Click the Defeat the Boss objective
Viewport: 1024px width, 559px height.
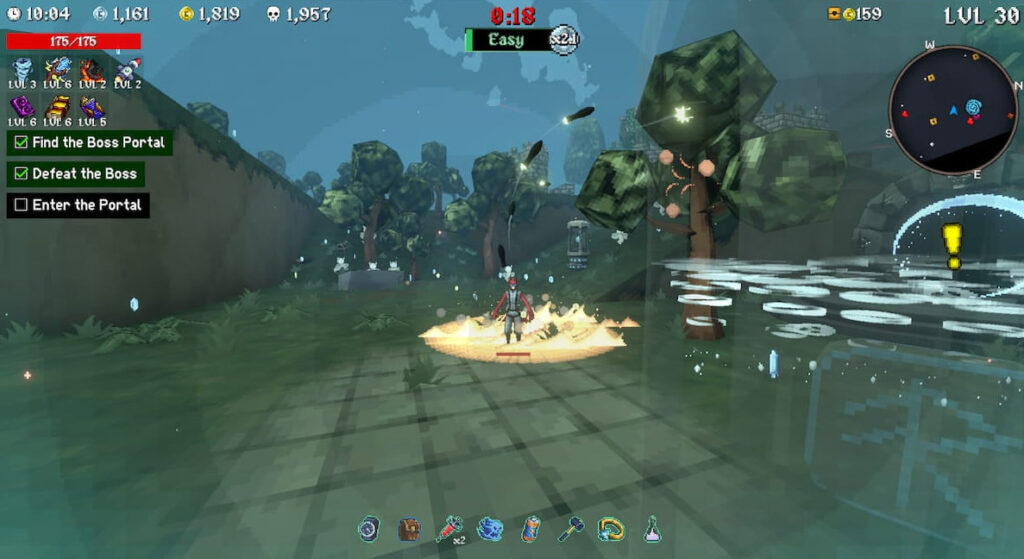point(21,174)
